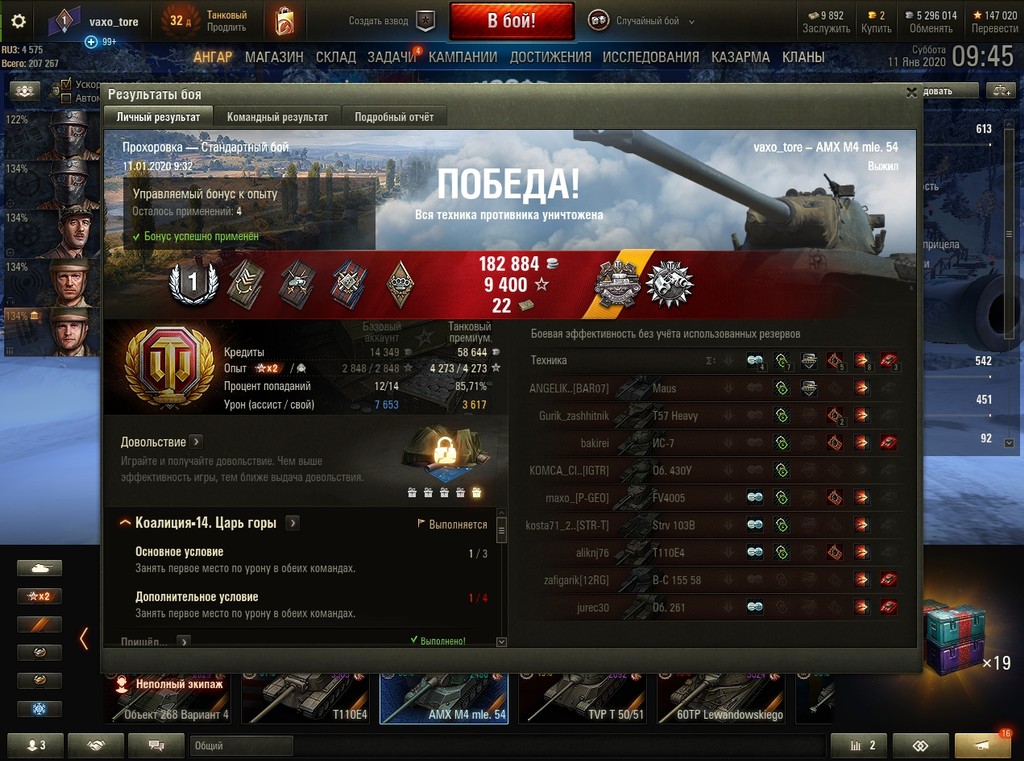1024x761 pixels.
Task: Open the Подробный отчёт tab
Action: click(394, 117)
